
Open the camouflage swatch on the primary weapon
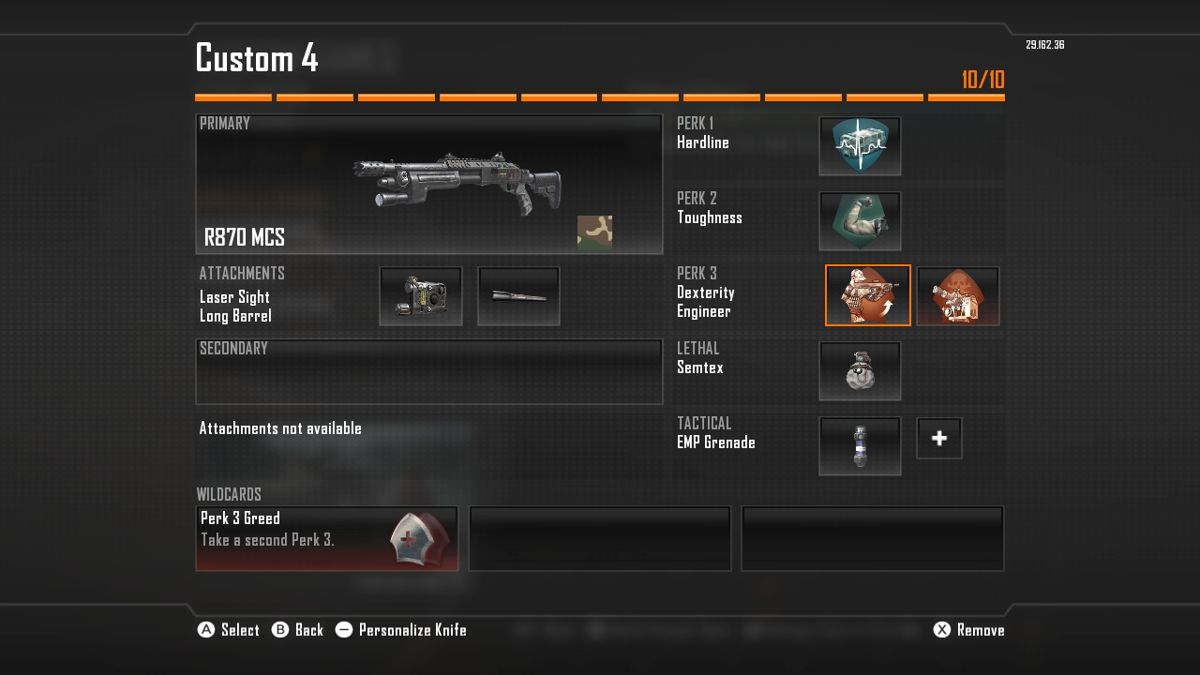point(594,231)
